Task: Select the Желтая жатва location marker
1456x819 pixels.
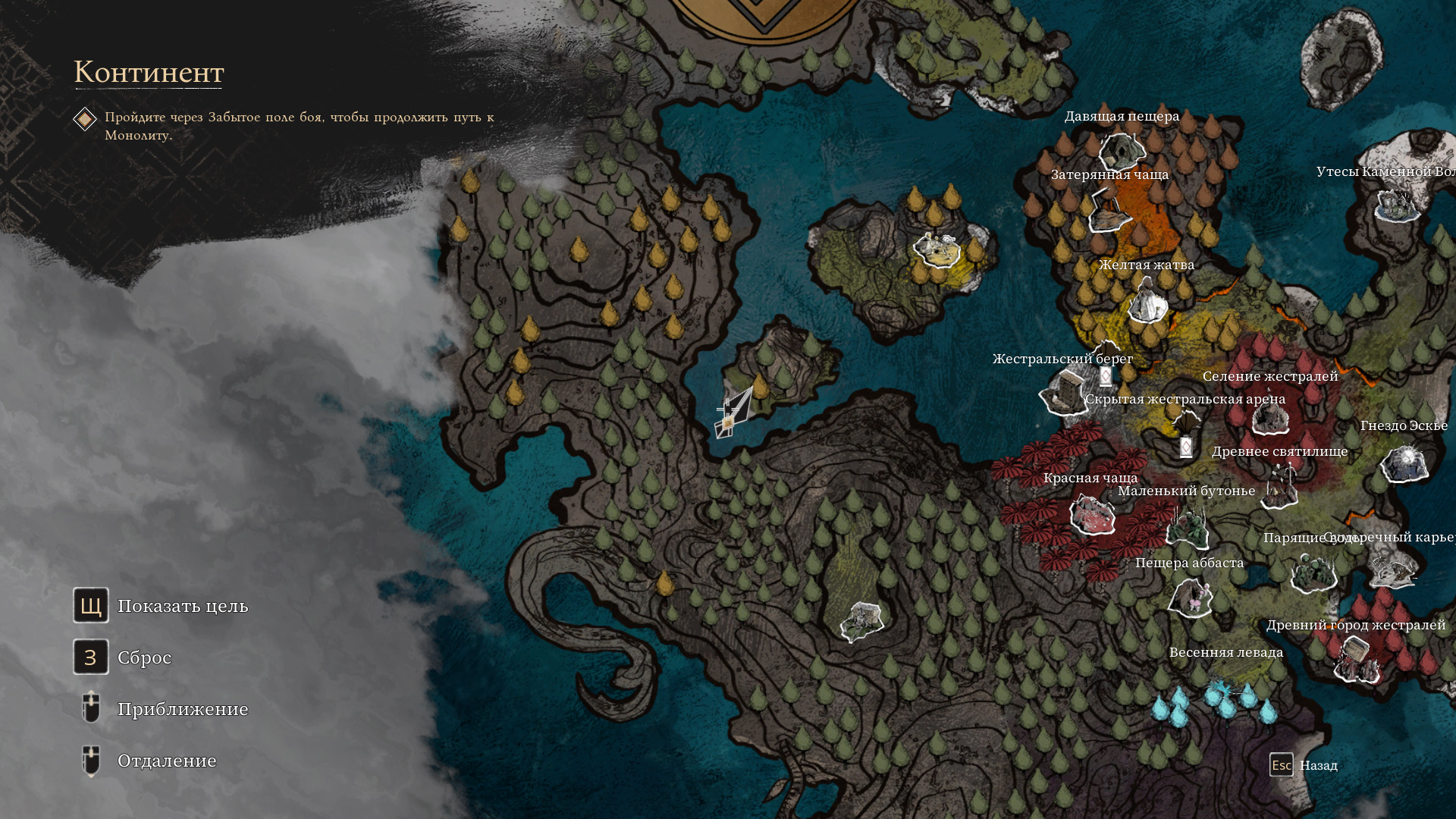Action: pyautogui.click(x=1147, y=301)
